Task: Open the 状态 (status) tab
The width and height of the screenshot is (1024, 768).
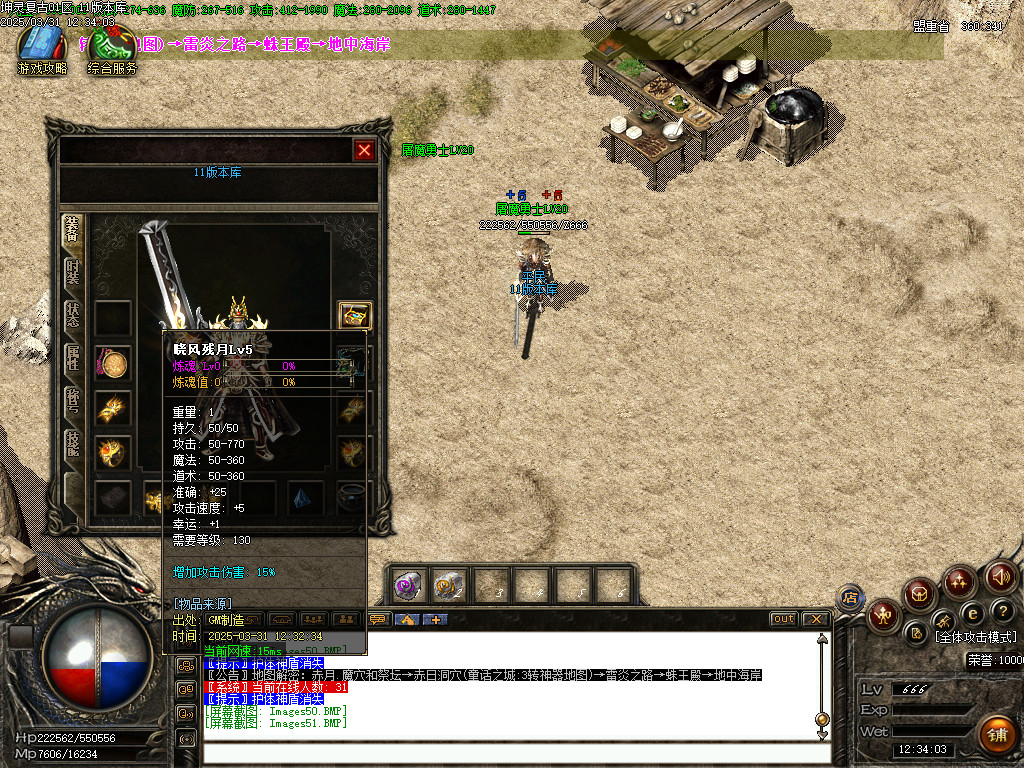Action: (73, 316)
